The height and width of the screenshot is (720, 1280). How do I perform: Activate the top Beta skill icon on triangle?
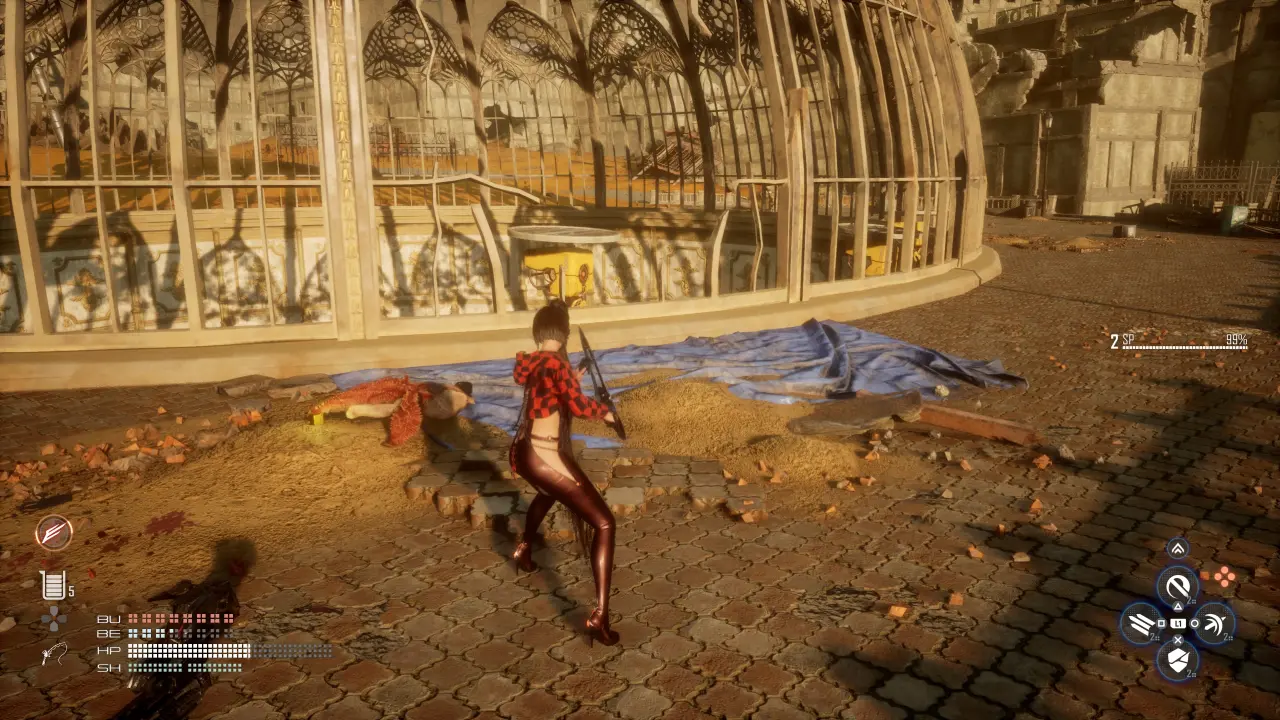[1177, 588]
